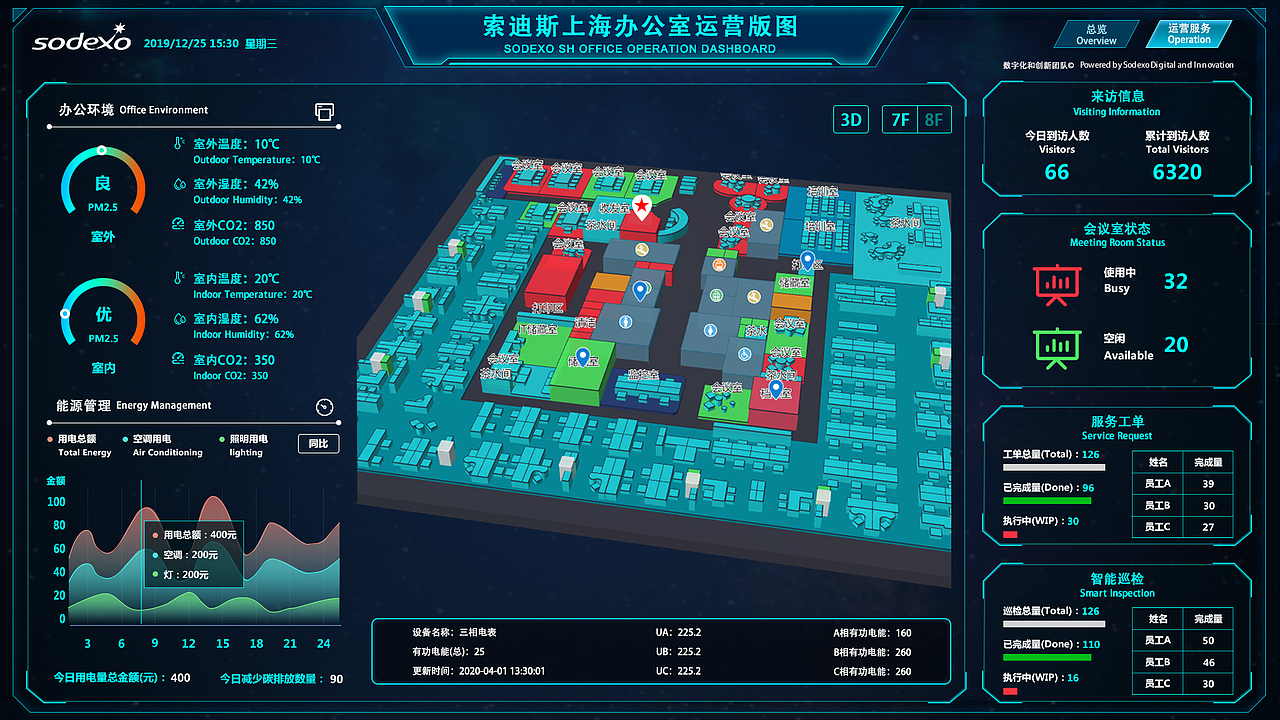The image size is (1280, 720).
Task: Open the Office Environment panel expand icon
Action: (x=324, y=112)
